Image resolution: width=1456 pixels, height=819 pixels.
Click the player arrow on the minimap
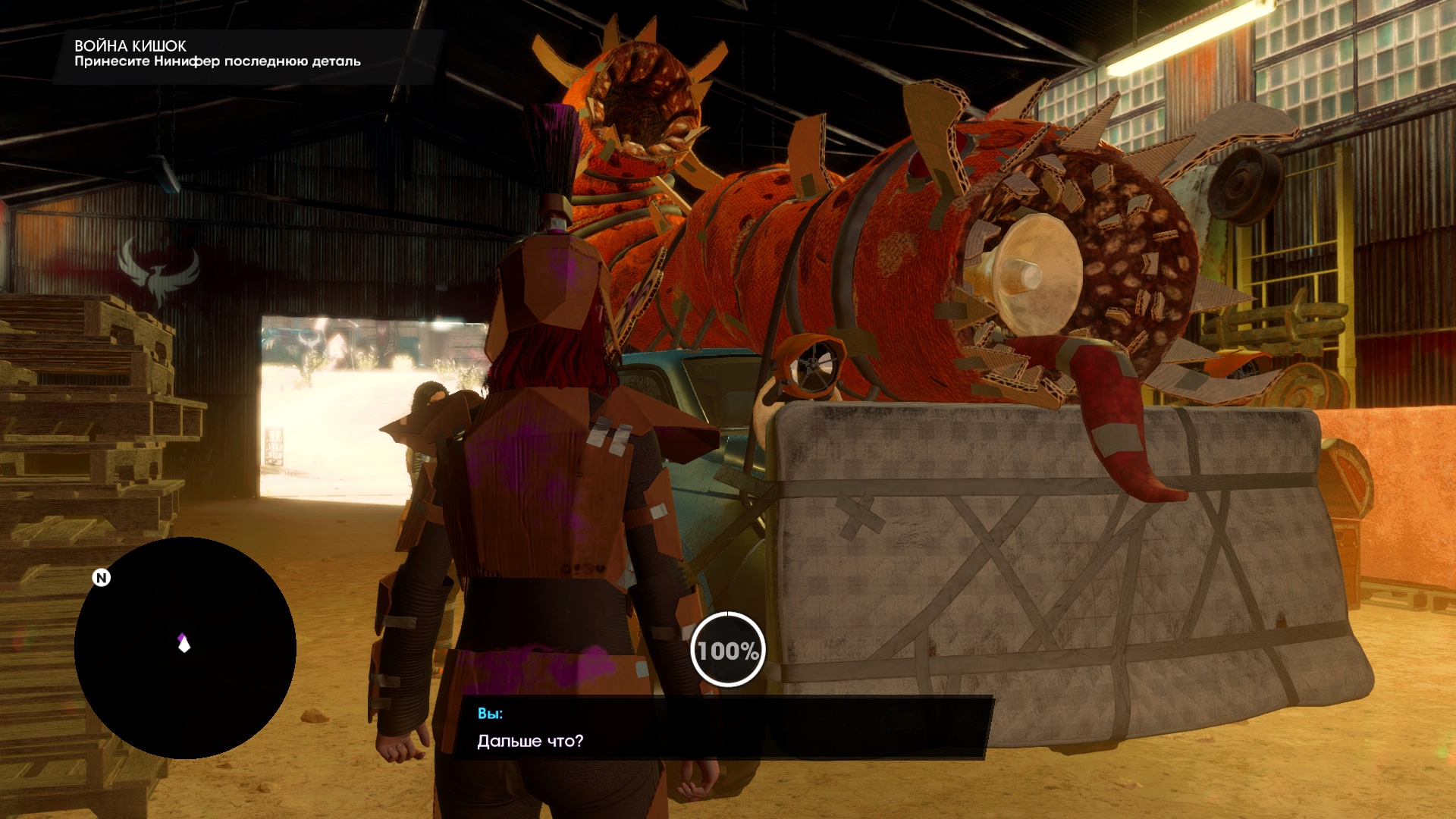pos(184,643)
